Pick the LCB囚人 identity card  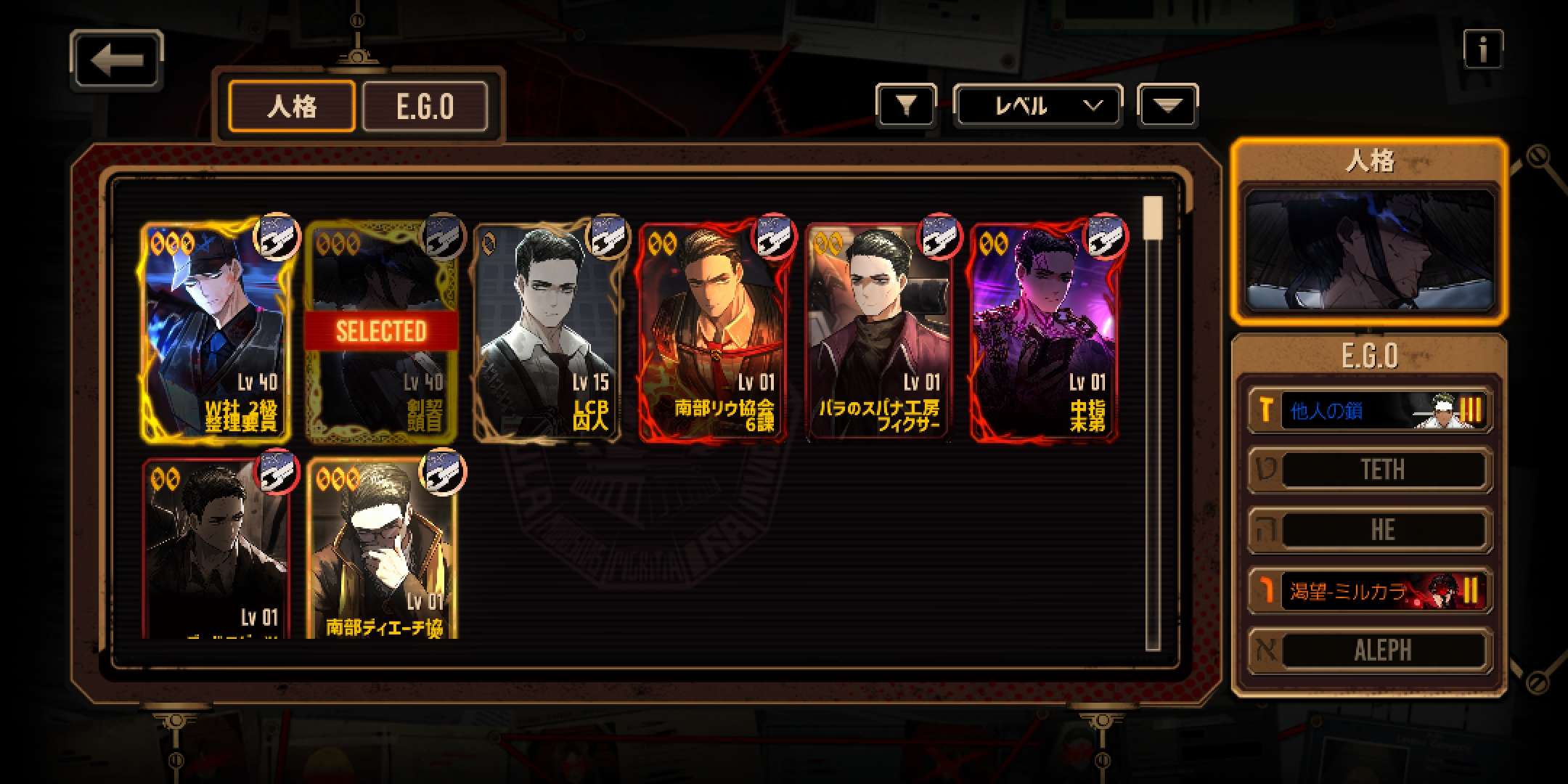[547, 331]
